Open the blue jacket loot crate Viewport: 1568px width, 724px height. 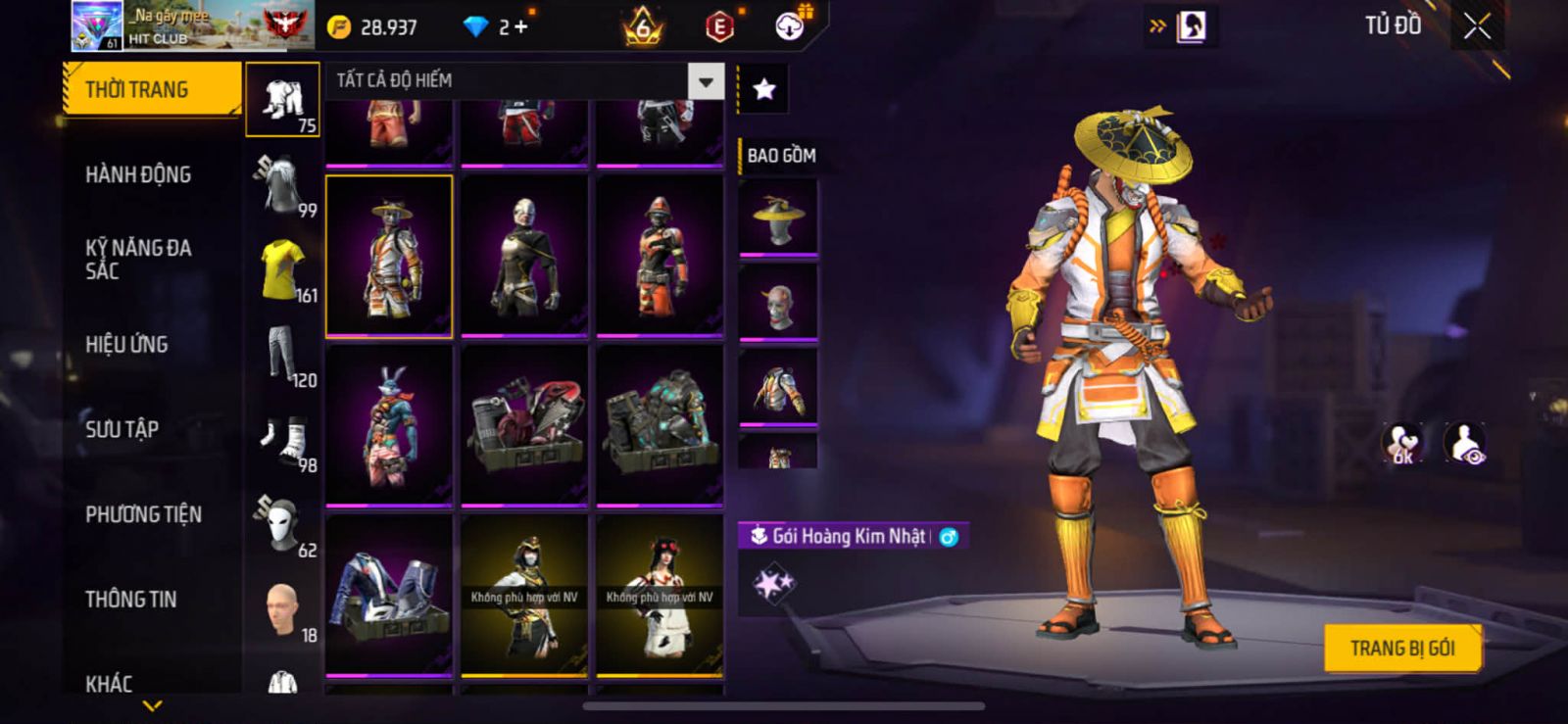(389, 596)
